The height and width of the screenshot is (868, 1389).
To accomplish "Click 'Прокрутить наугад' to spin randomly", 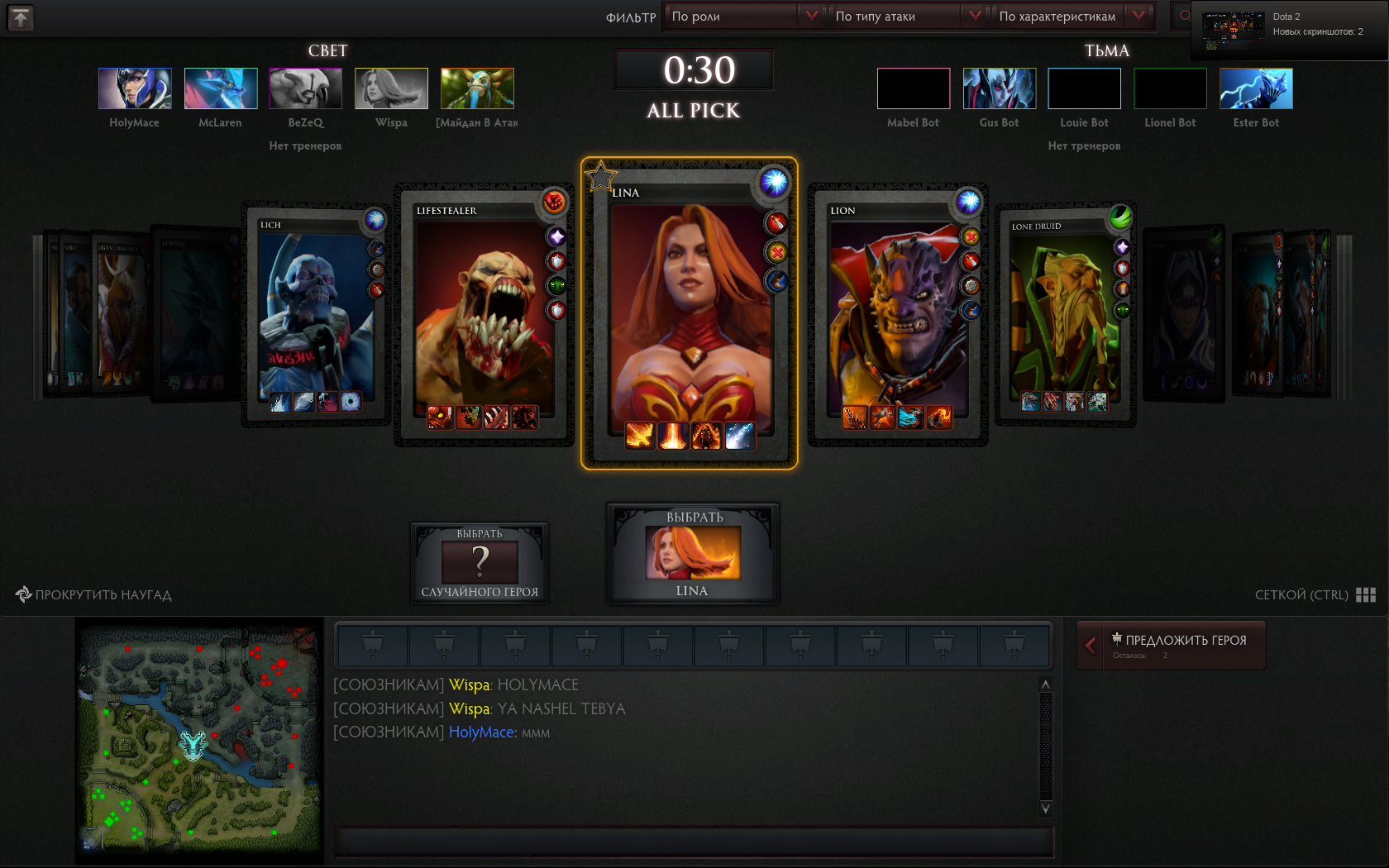I will point(93,595).
